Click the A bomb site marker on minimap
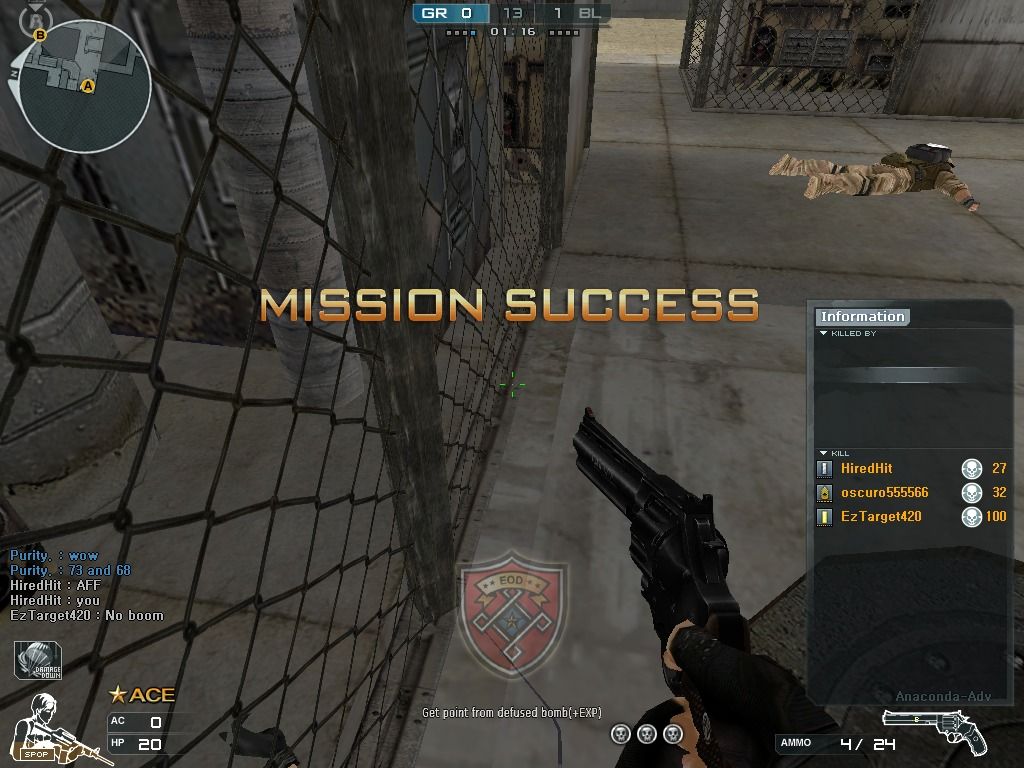1024x768 pixels. pyautogui.click(x=88, y=87)
